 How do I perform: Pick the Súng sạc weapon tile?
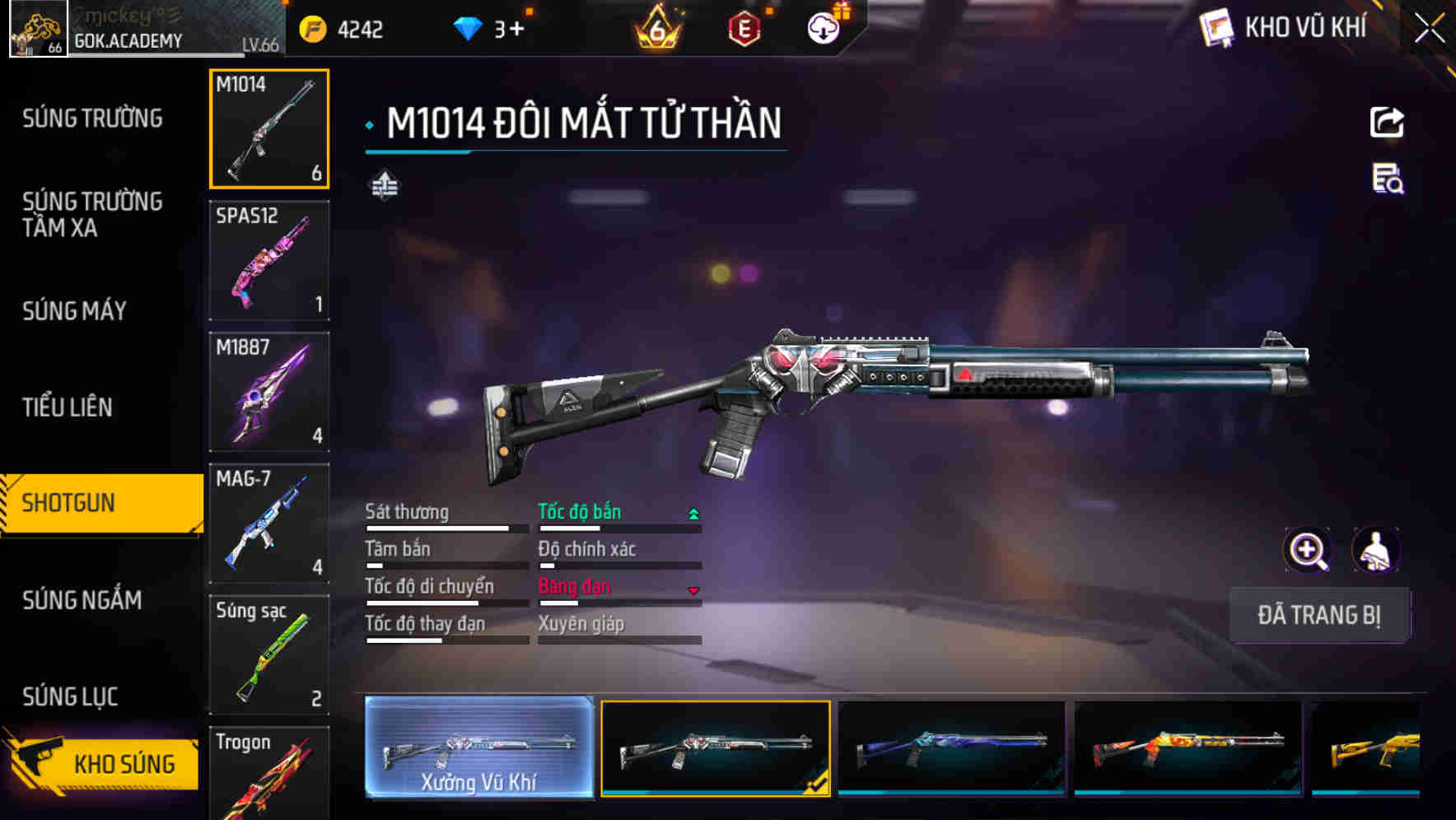pos(269,655)
